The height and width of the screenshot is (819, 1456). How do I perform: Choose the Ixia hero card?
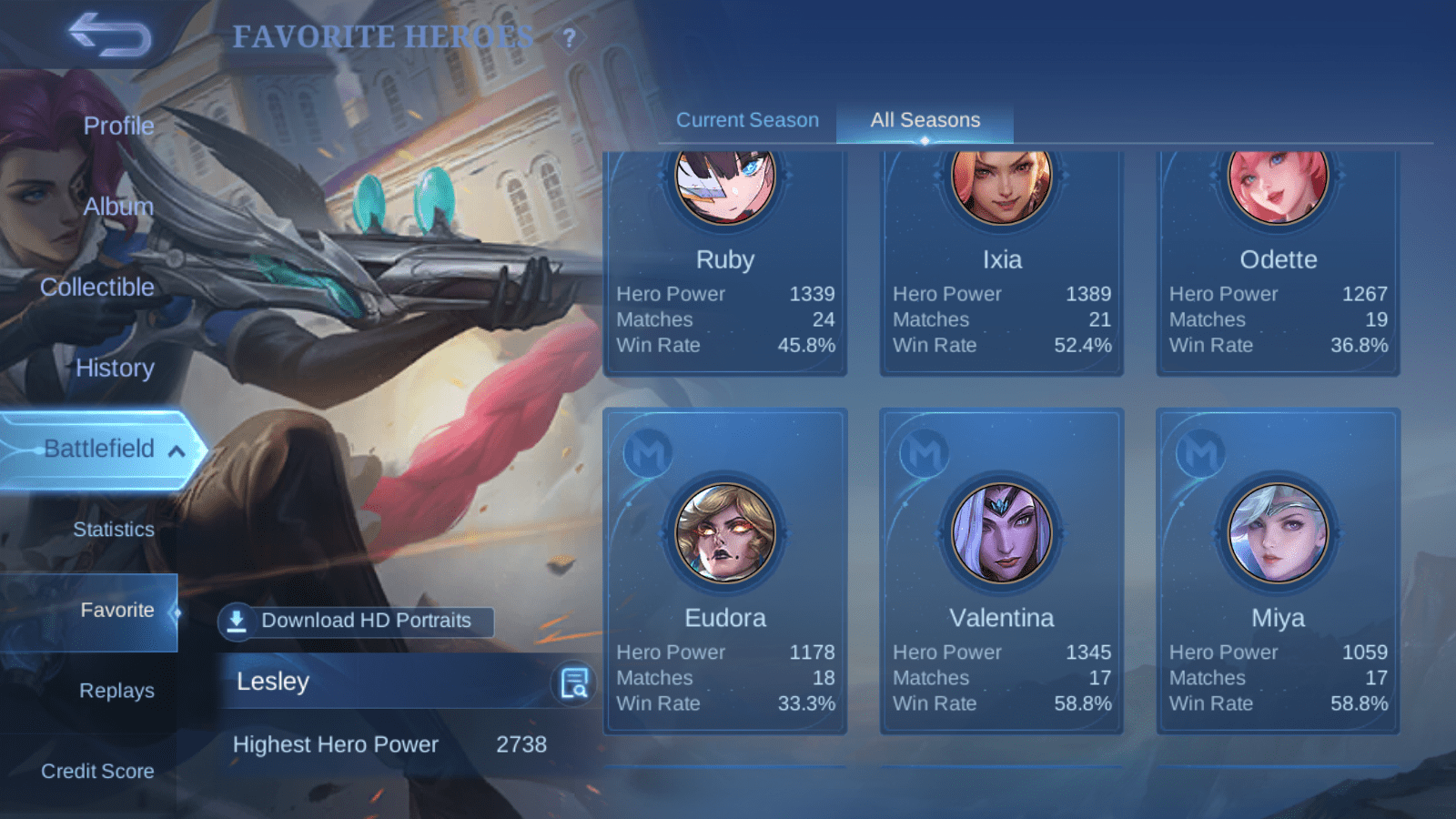point(1001,264)
